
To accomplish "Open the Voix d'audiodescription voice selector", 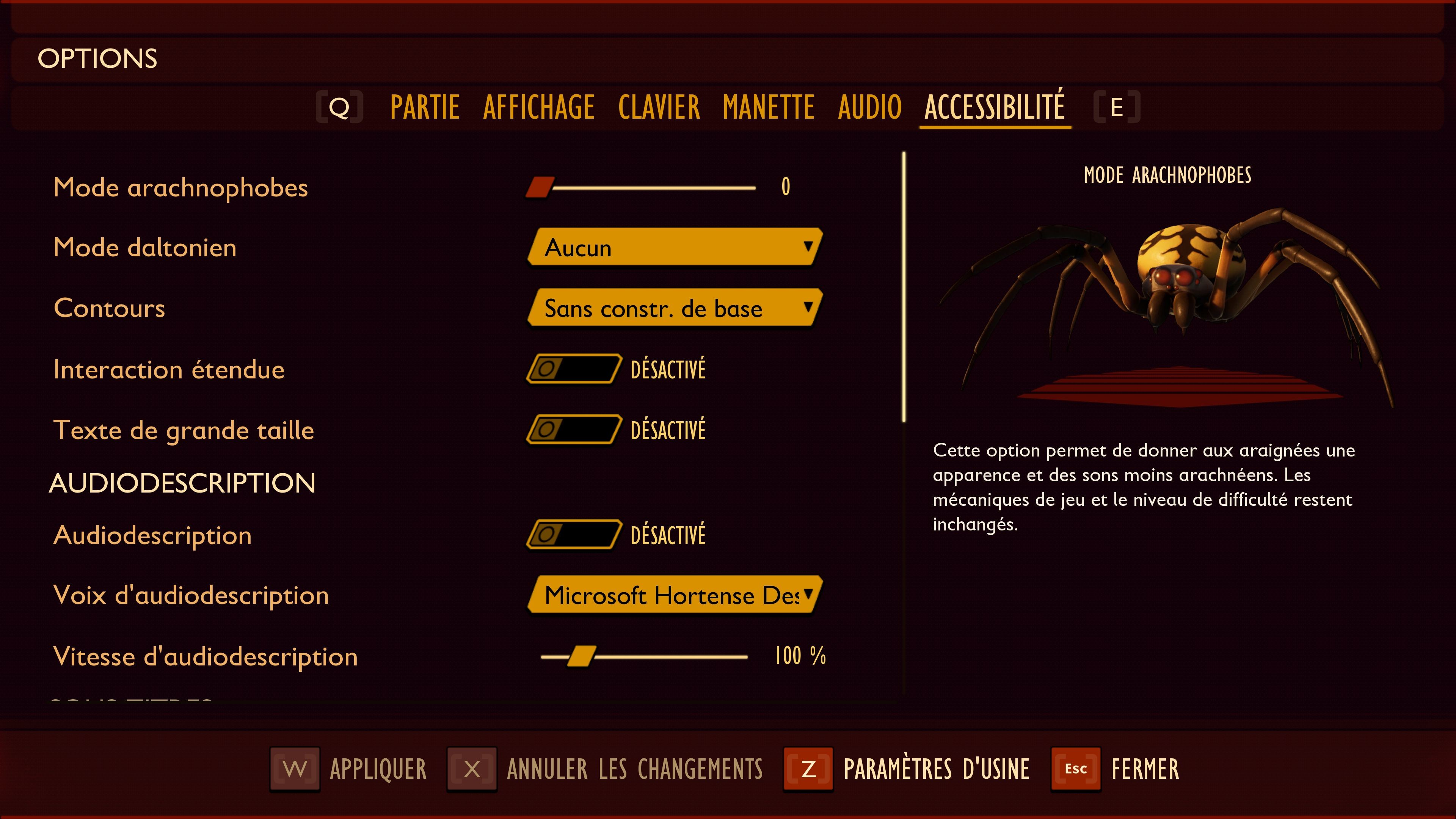I will [x=673, y=595].
